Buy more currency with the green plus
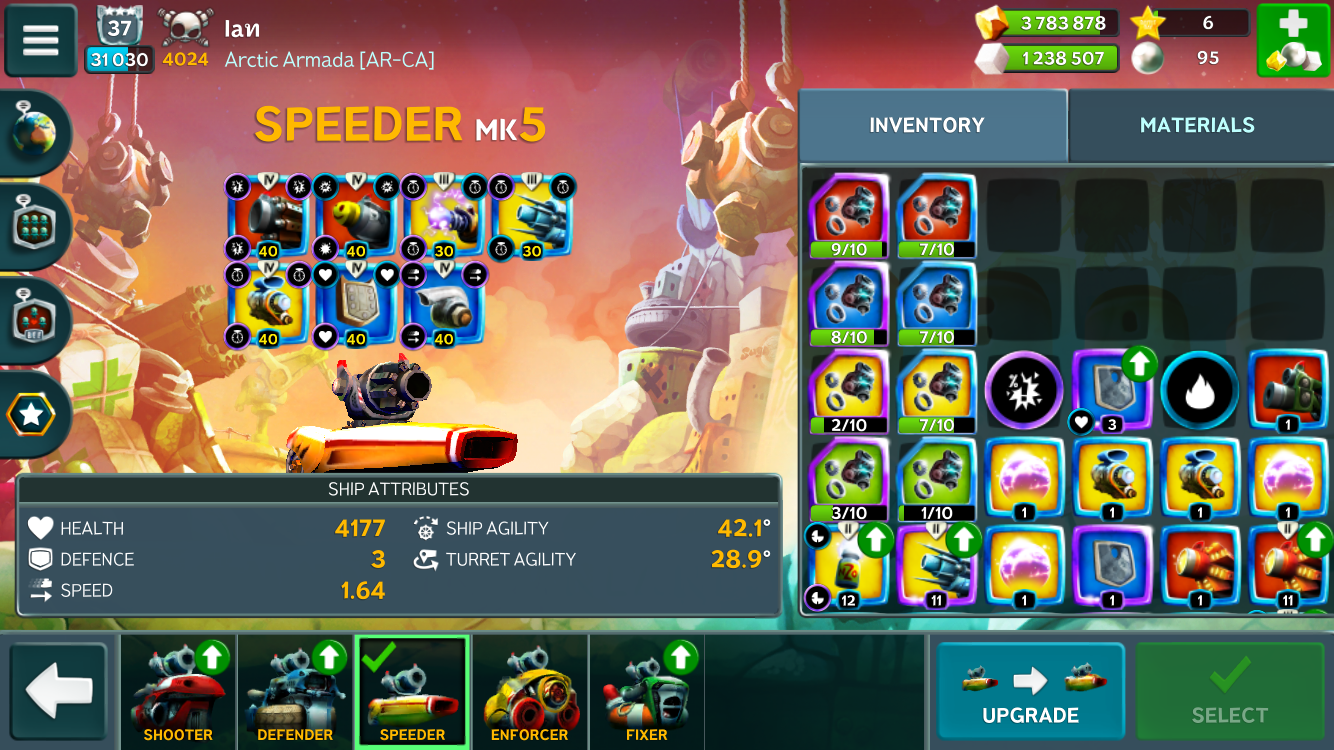This screenshot has width=1334, height=750. [1292, 41]
